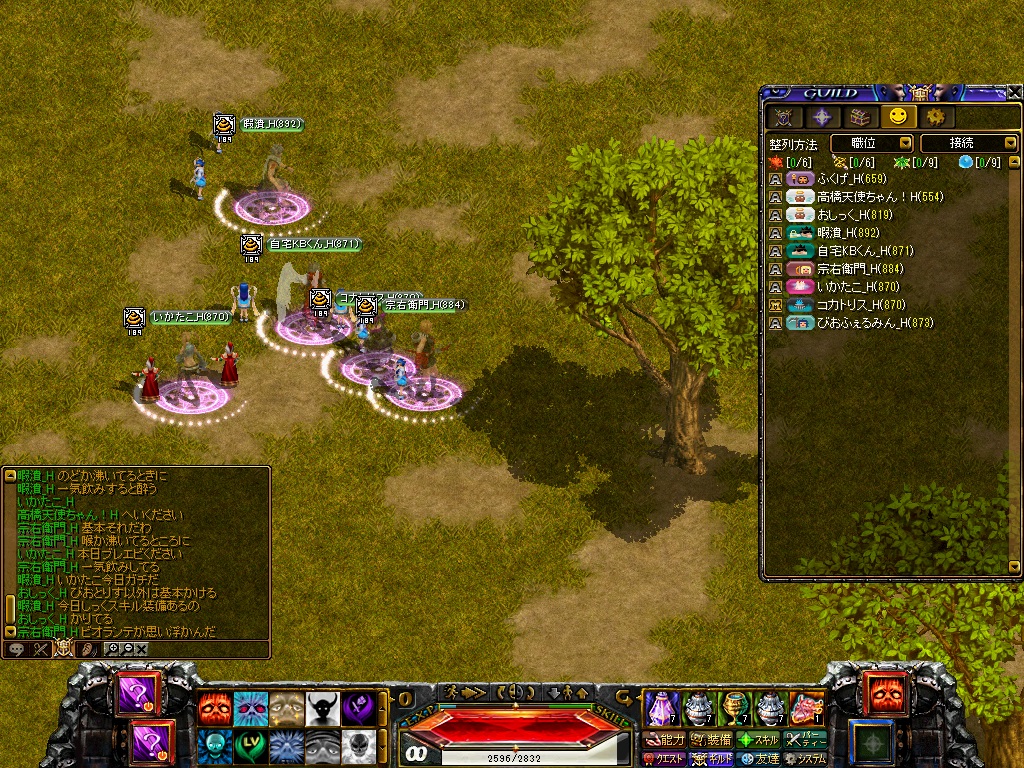Open the スキル (skills) menu
The height and width of the screenshot is (768, 1024).
(759, 740)
